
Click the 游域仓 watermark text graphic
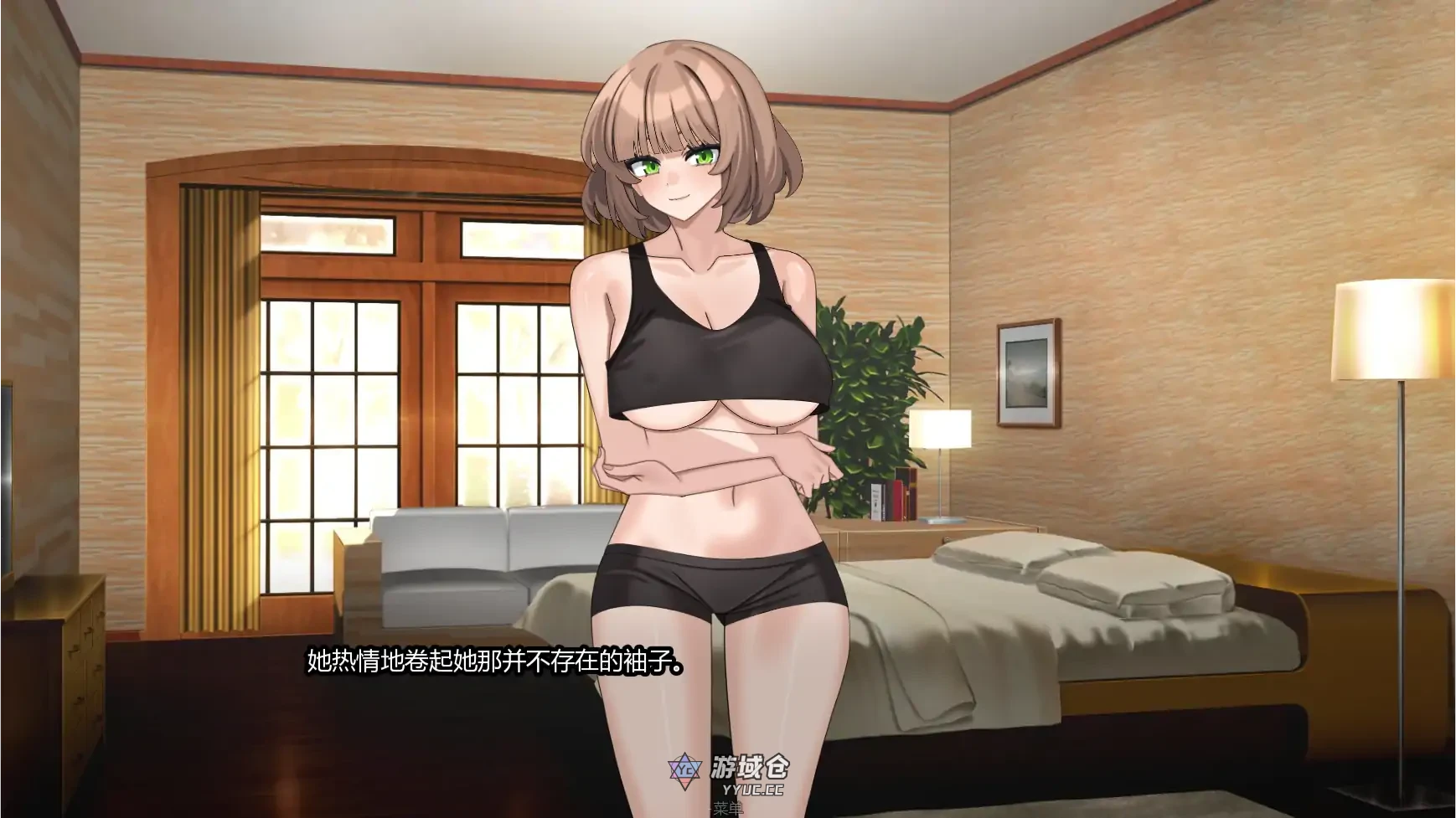coord(750,768)
